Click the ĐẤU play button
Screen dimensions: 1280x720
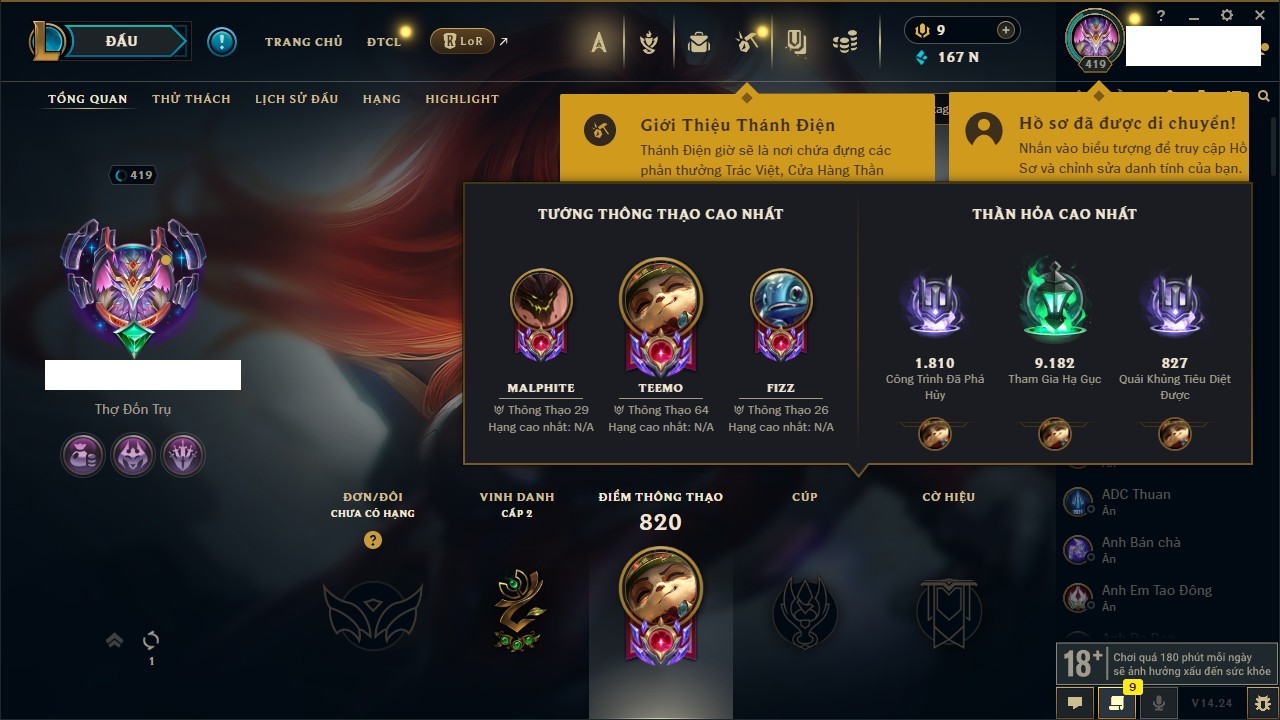(x=120, y=41)
